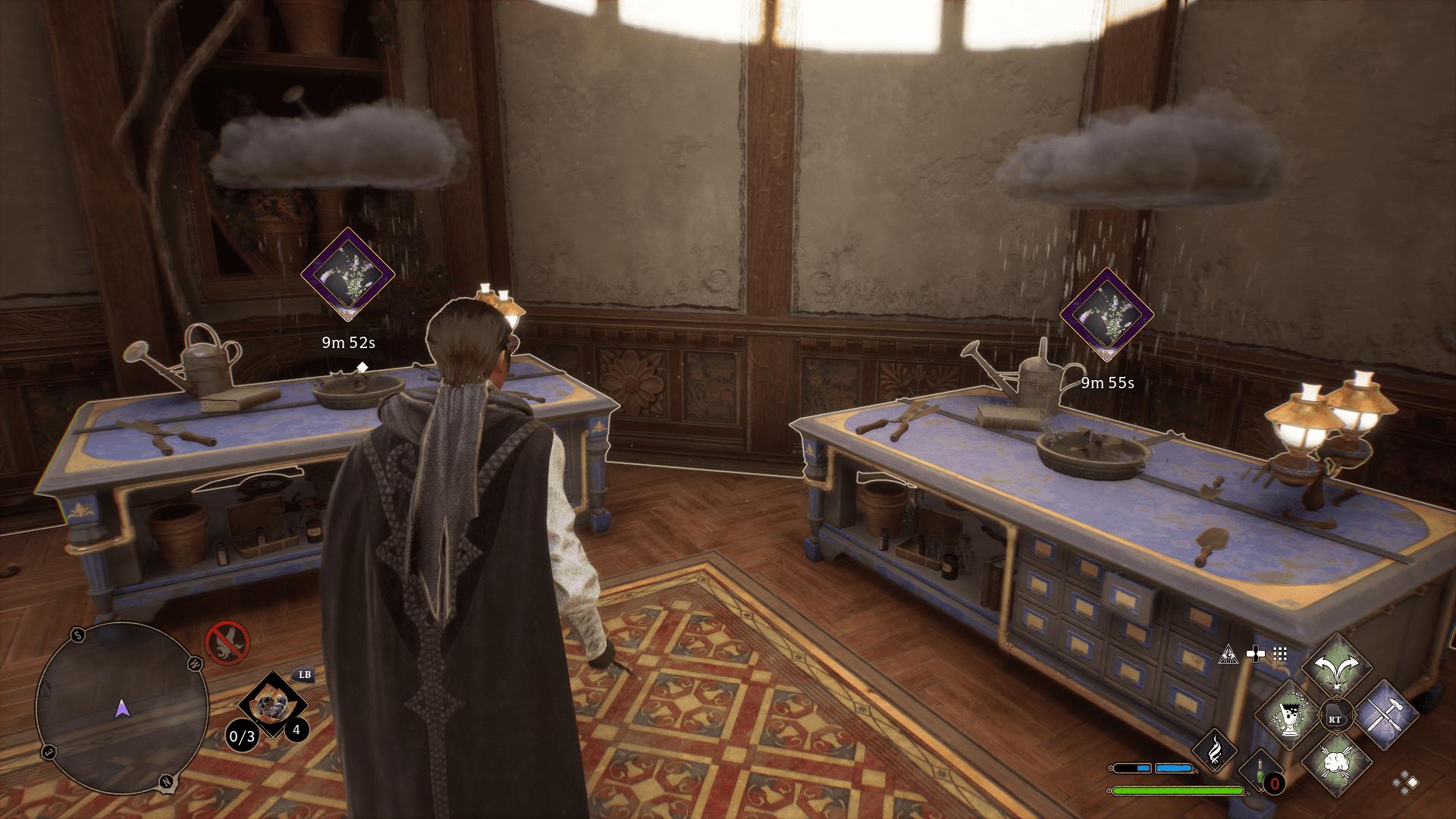Click the green stamina bar
This screenshot has height=819, width=1456.
[x=1178, y=790]
